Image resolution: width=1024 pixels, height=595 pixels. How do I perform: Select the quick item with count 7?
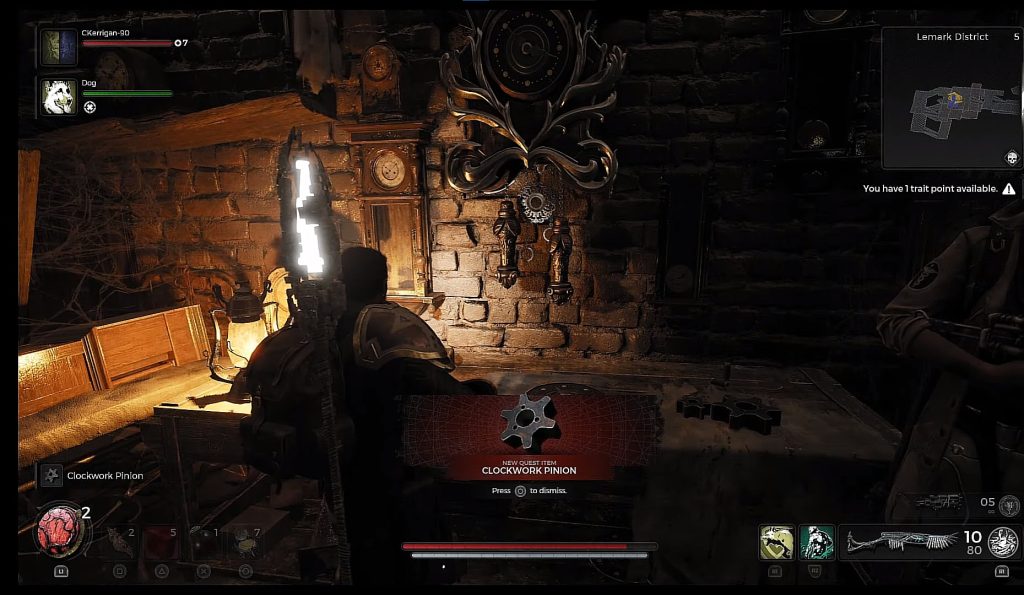point(245,540)
